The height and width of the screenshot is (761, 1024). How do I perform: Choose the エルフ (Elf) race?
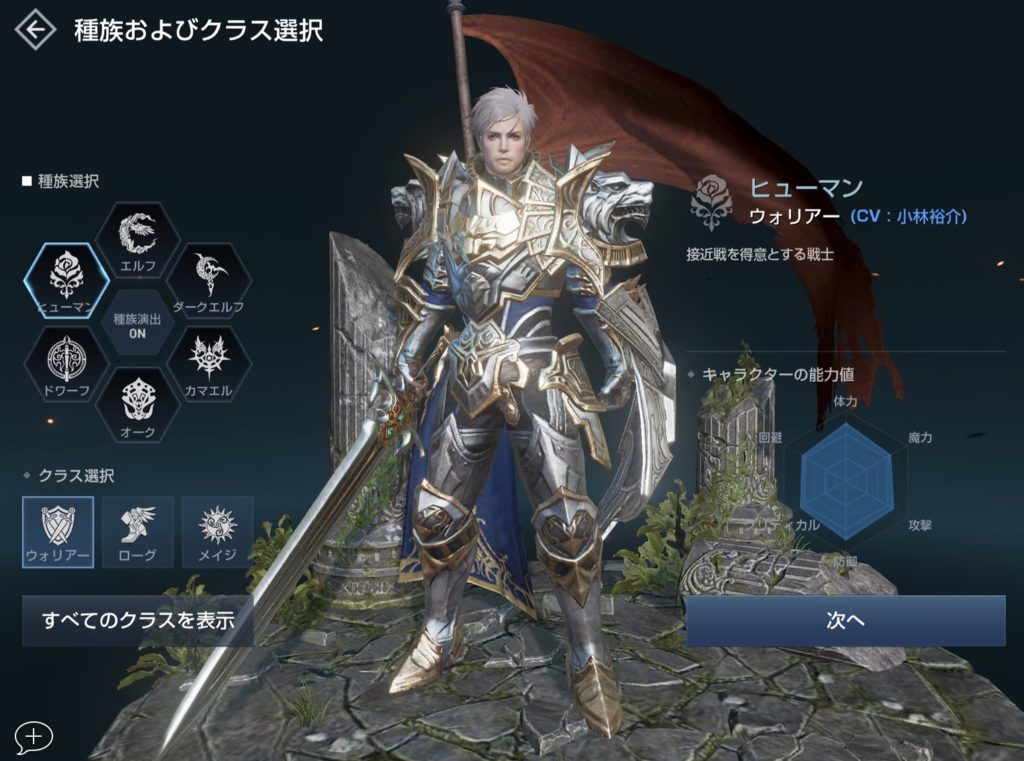coord(137,240)
